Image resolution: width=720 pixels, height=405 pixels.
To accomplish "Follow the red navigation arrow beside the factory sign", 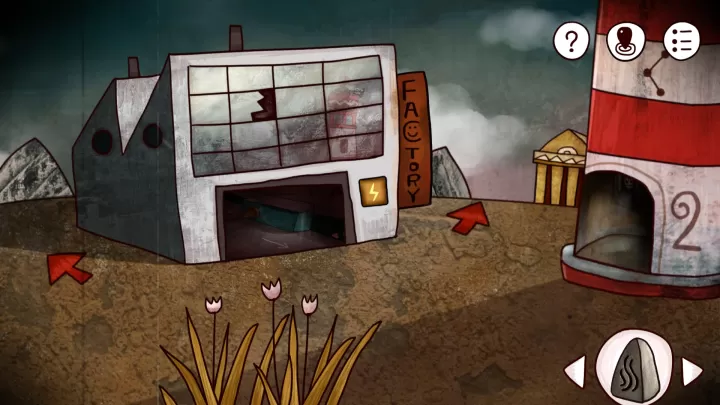I will pyautogui.click(x=468, y=217).
